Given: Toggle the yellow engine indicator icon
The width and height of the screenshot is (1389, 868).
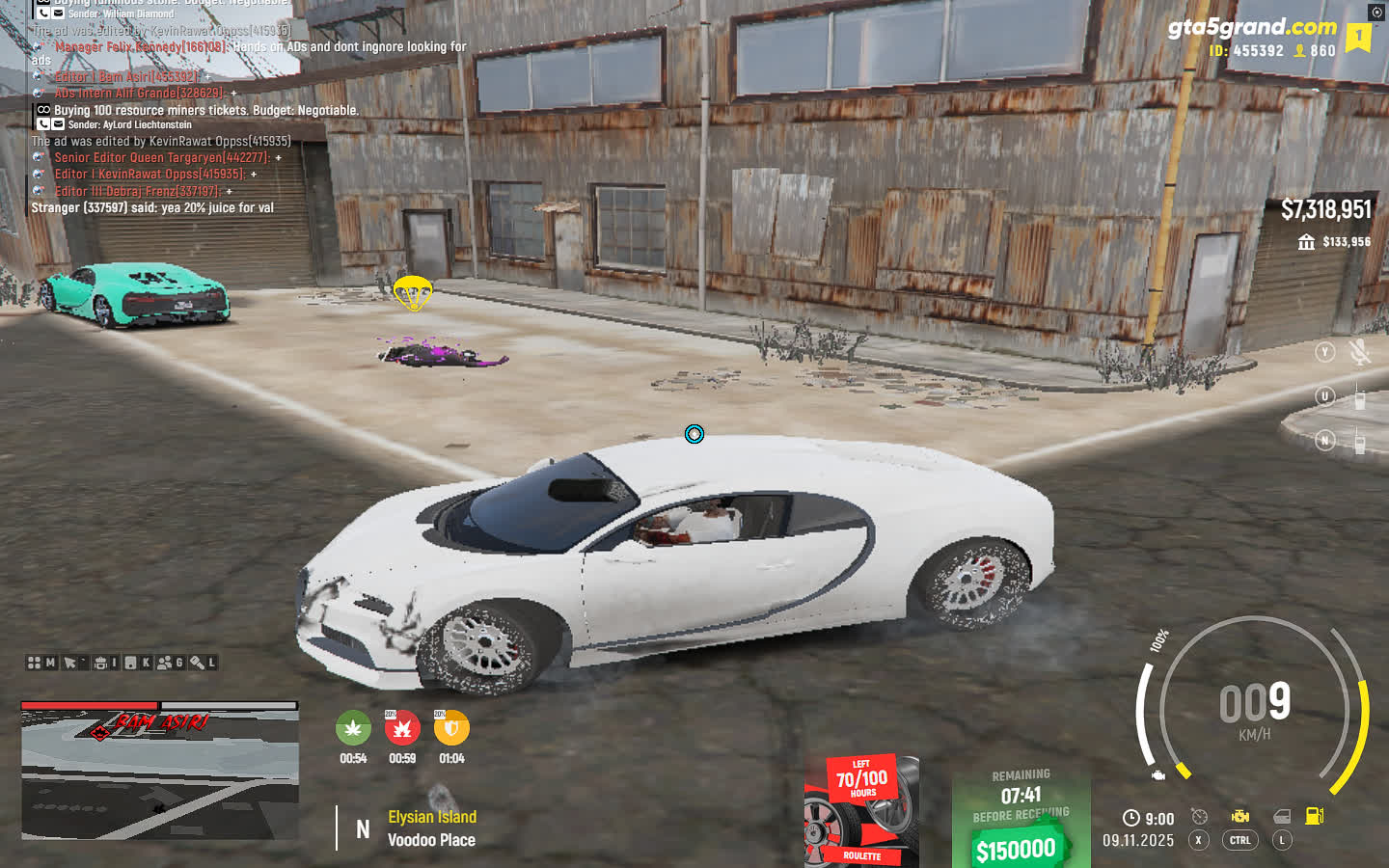Looking at the screenshot, I should [1240, 817].
